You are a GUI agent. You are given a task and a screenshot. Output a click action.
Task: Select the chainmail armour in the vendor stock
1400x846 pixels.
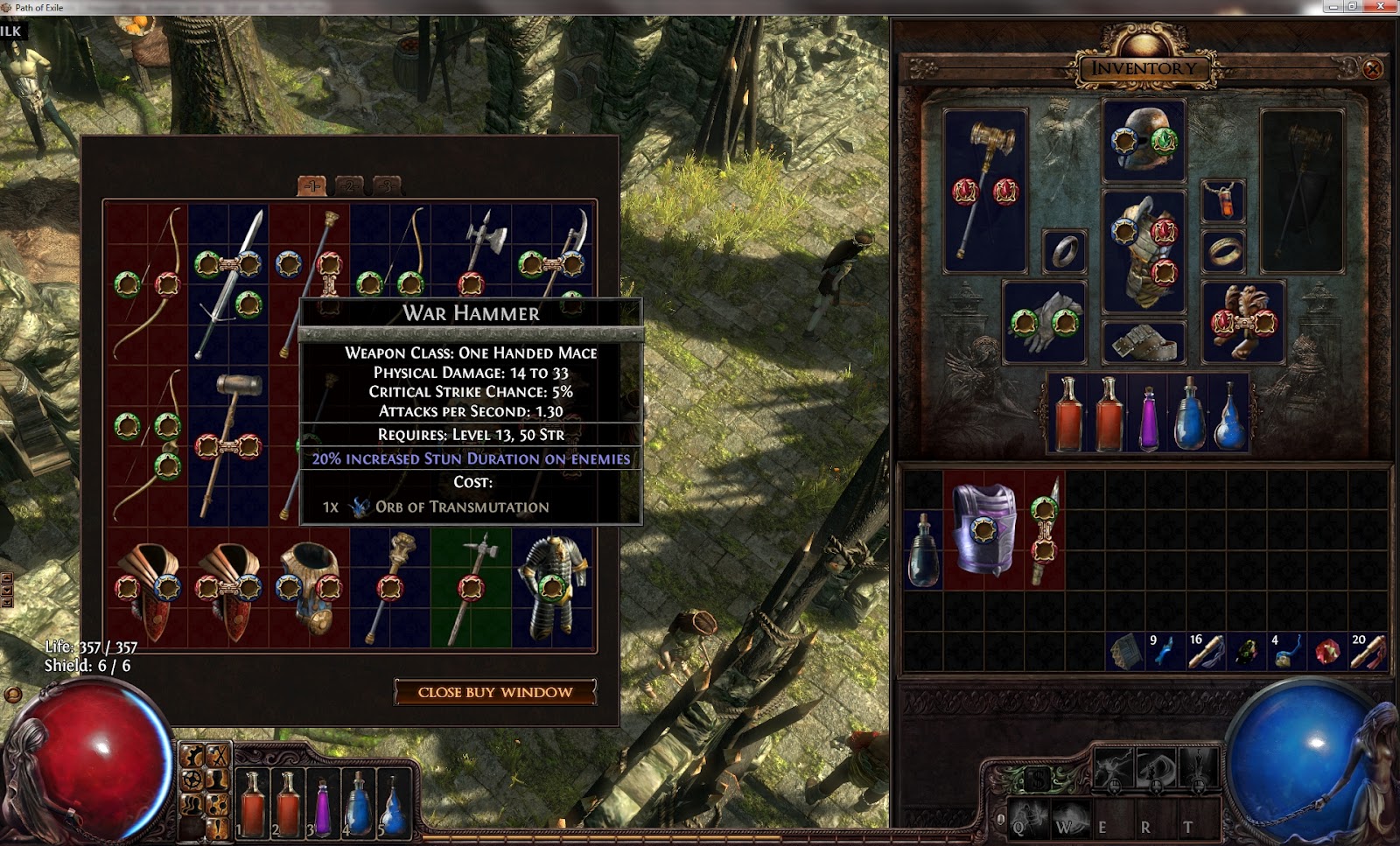553,586
